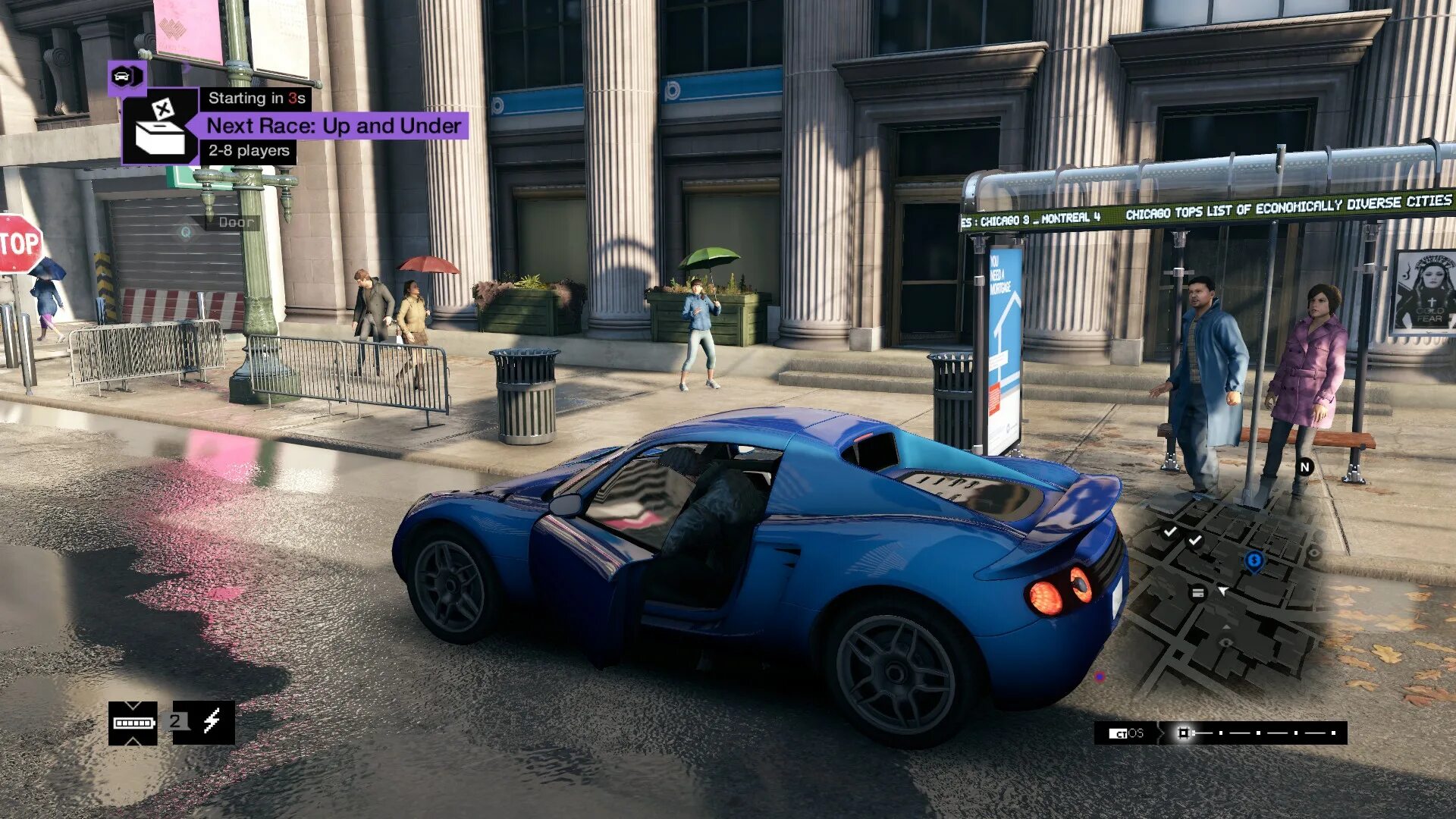Select the phone battery icon
Image resolution: width=1456 pixels, height=819 pixels.
pyautogui.click(x=133, y=723)
